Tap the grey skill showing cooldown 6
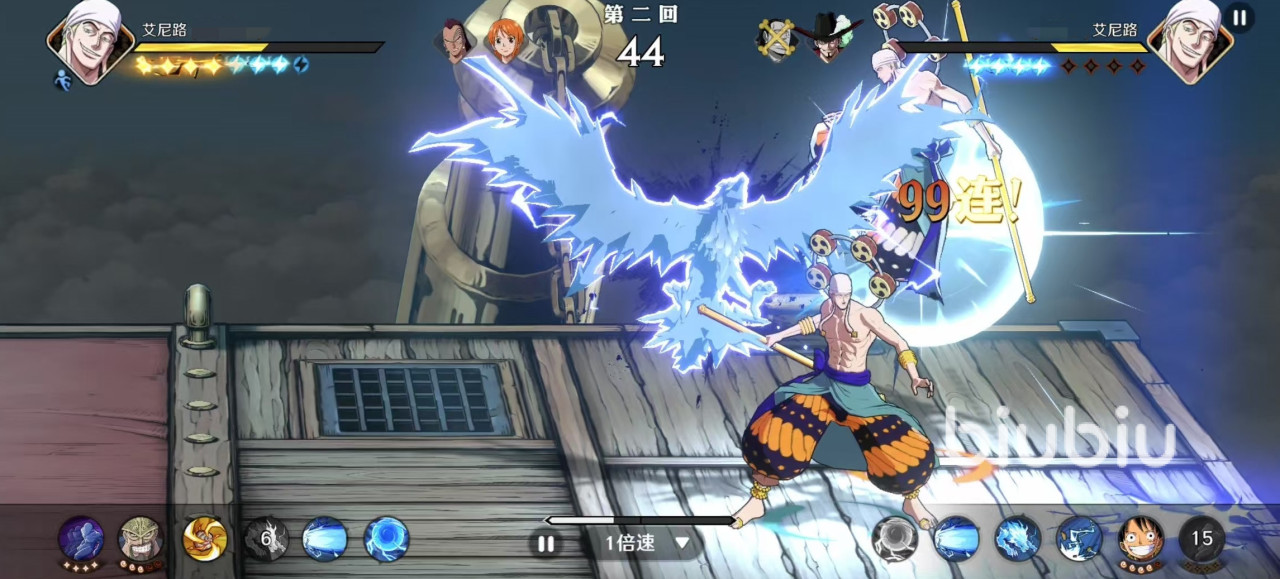This screenshot has height=579, width=1280. click(266, 539)
